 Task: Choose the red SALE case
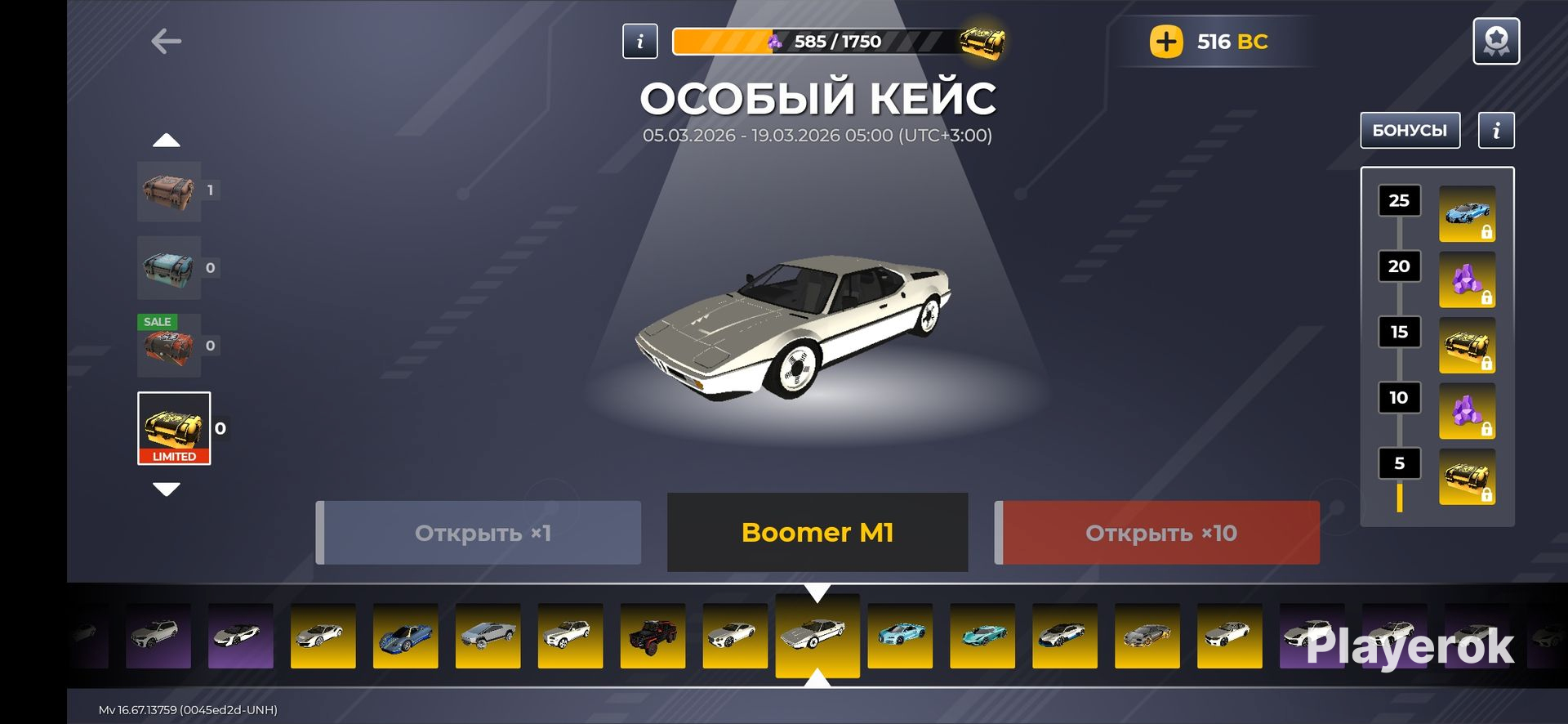(169, 346)
